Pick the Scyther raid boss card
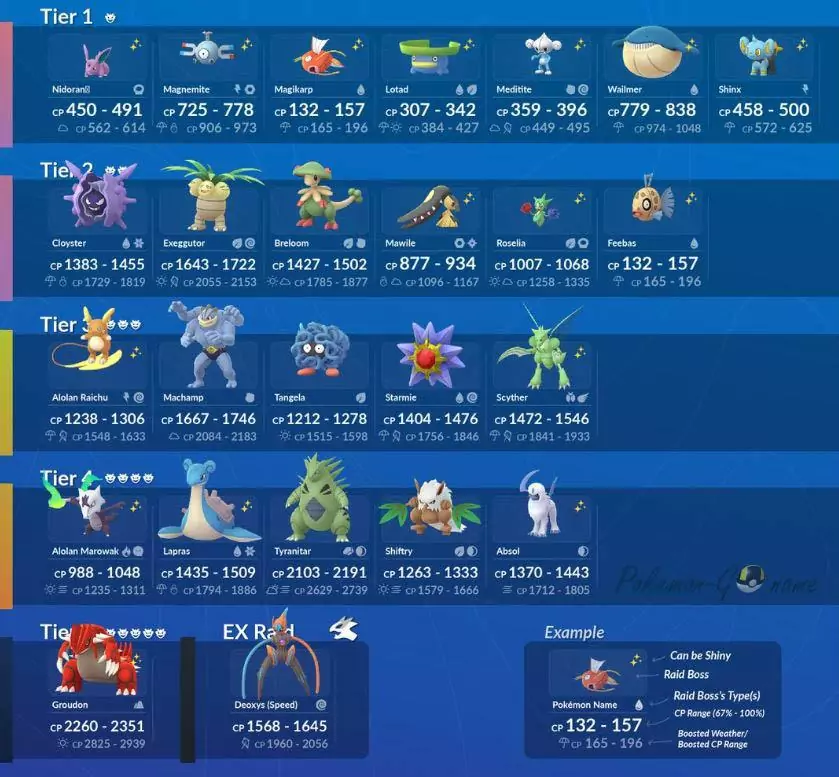 541,396
